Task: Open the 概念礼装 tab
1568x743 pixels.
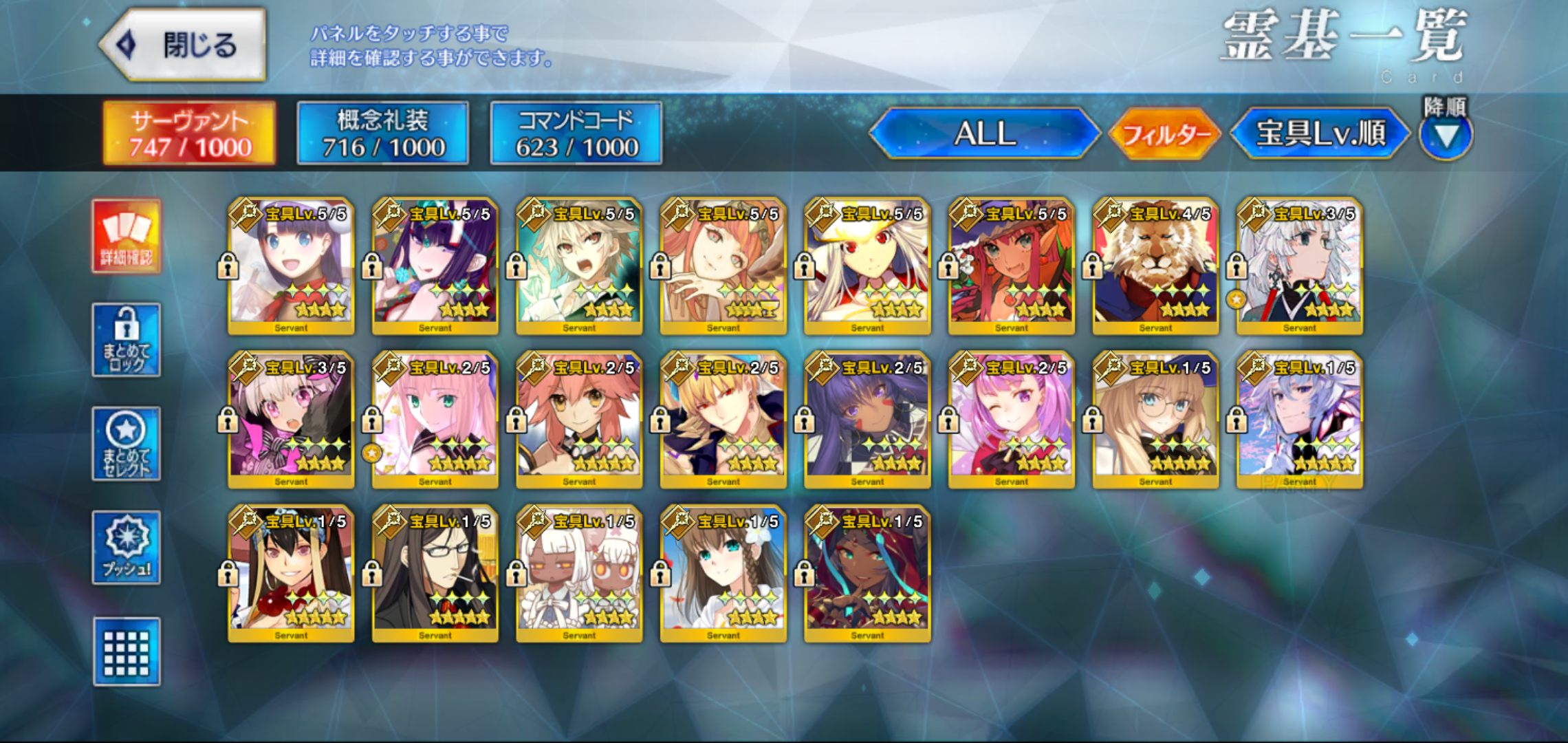Action: 383,133
